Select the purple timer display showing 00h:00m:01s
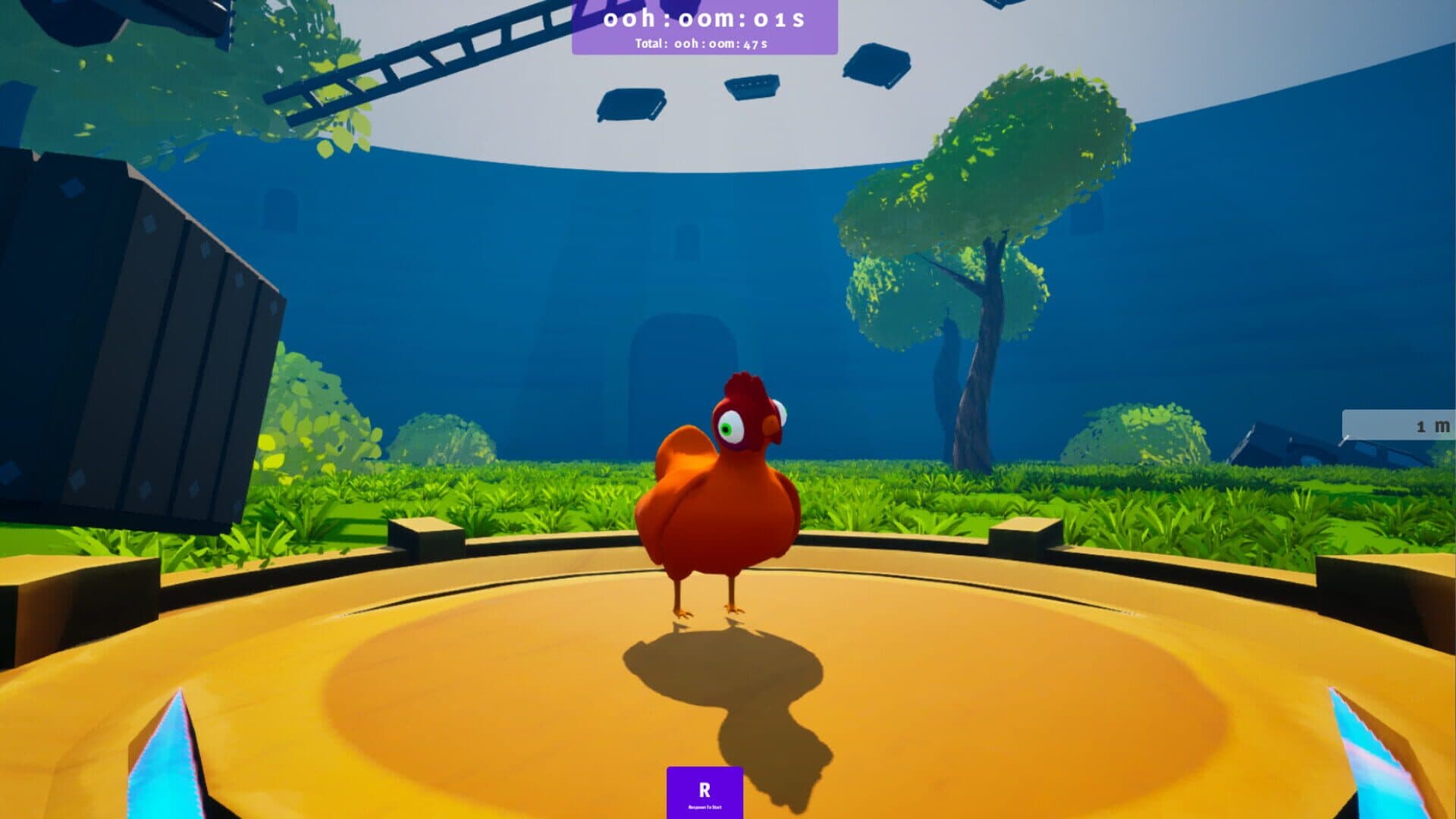 (704, 19)
